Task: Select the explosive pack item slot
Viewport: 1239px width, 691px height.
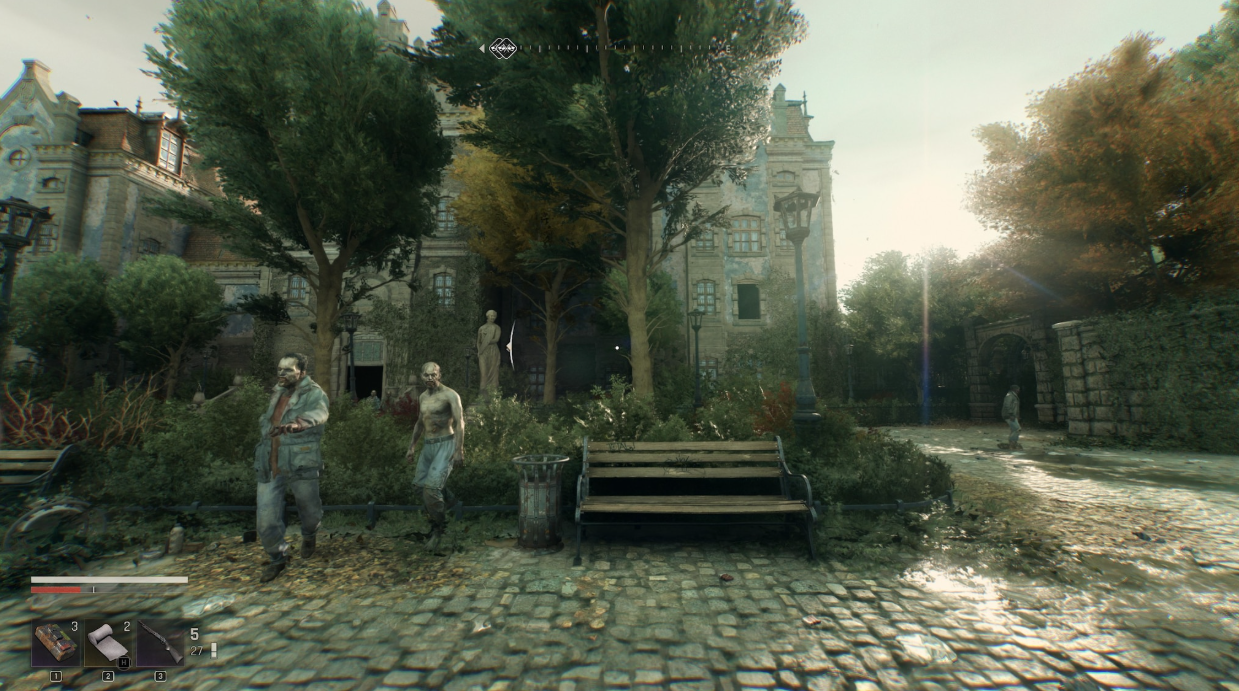Action: coord(56,644)
